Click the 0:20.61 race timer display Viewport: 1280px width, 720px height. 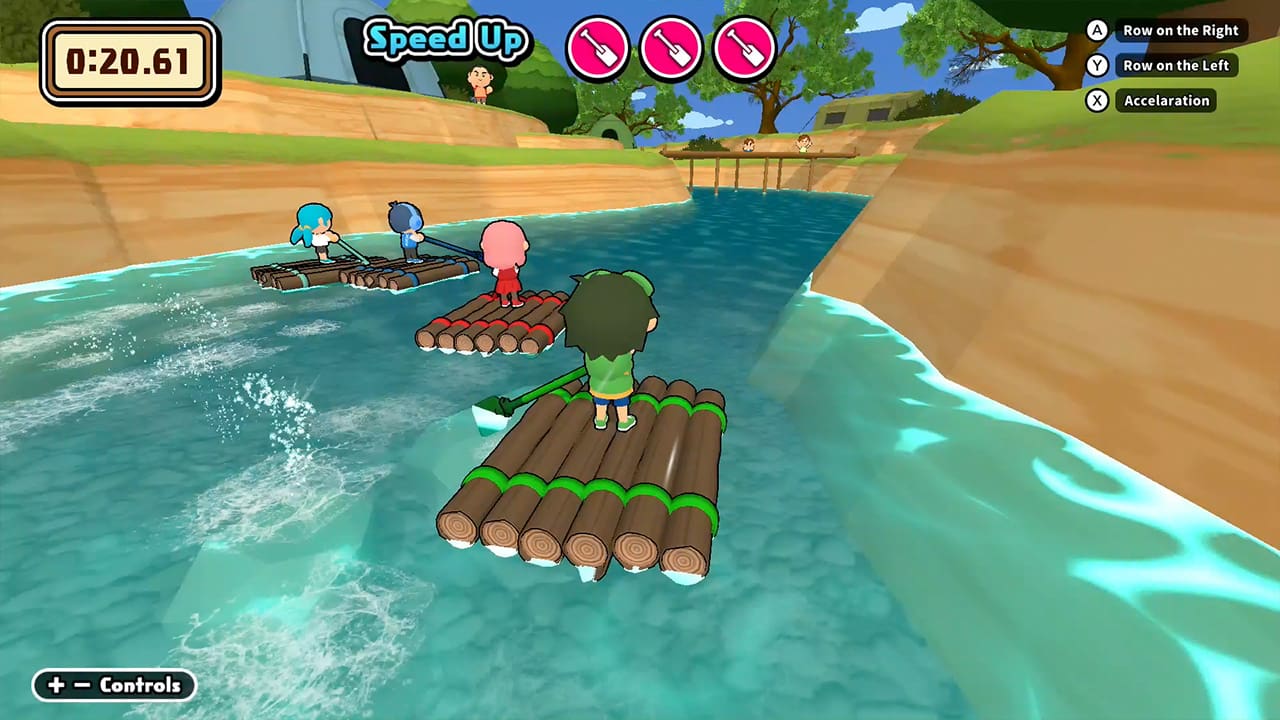(x=128, y=59)
